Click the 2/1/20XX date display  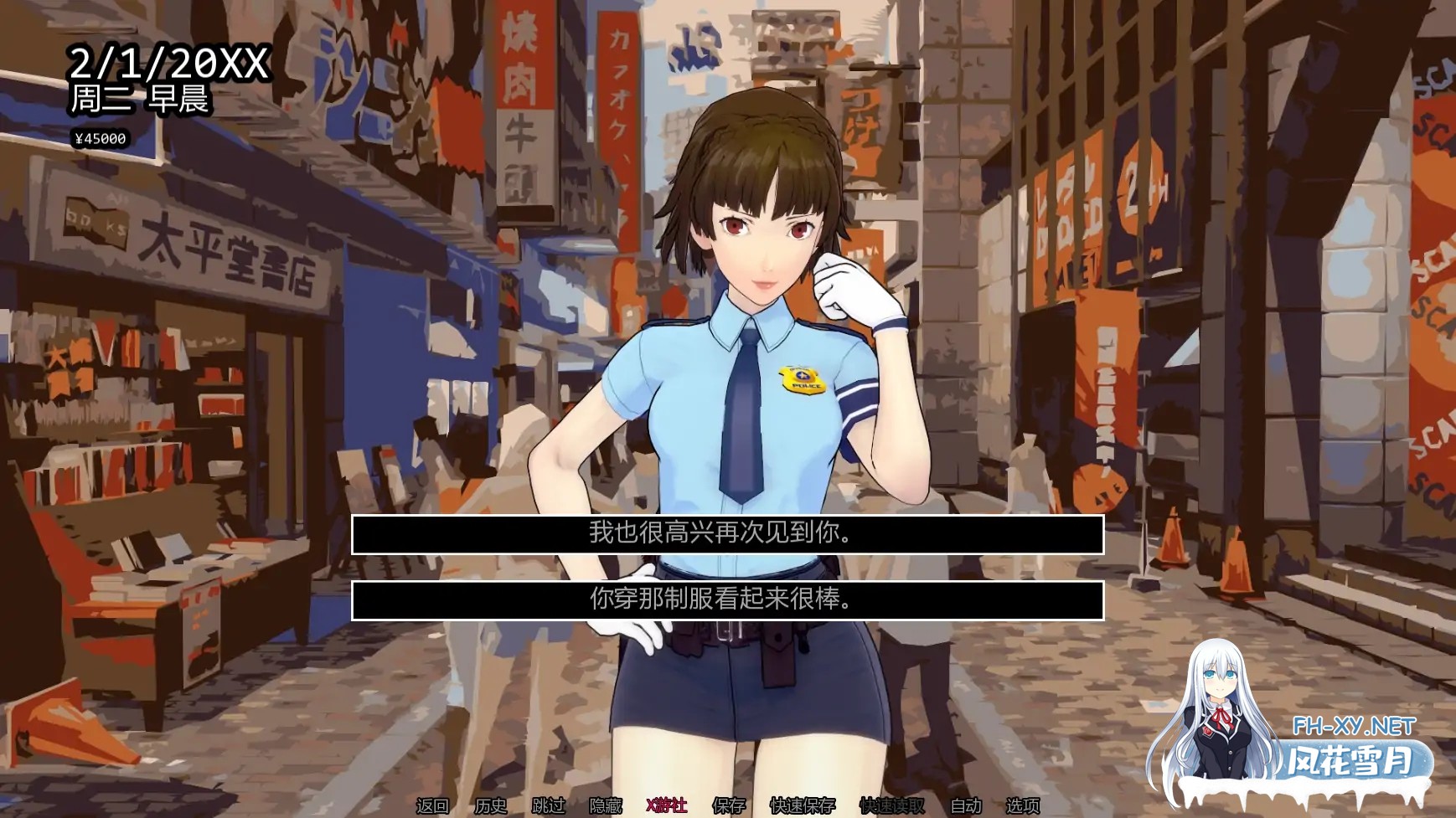point(171,60)
